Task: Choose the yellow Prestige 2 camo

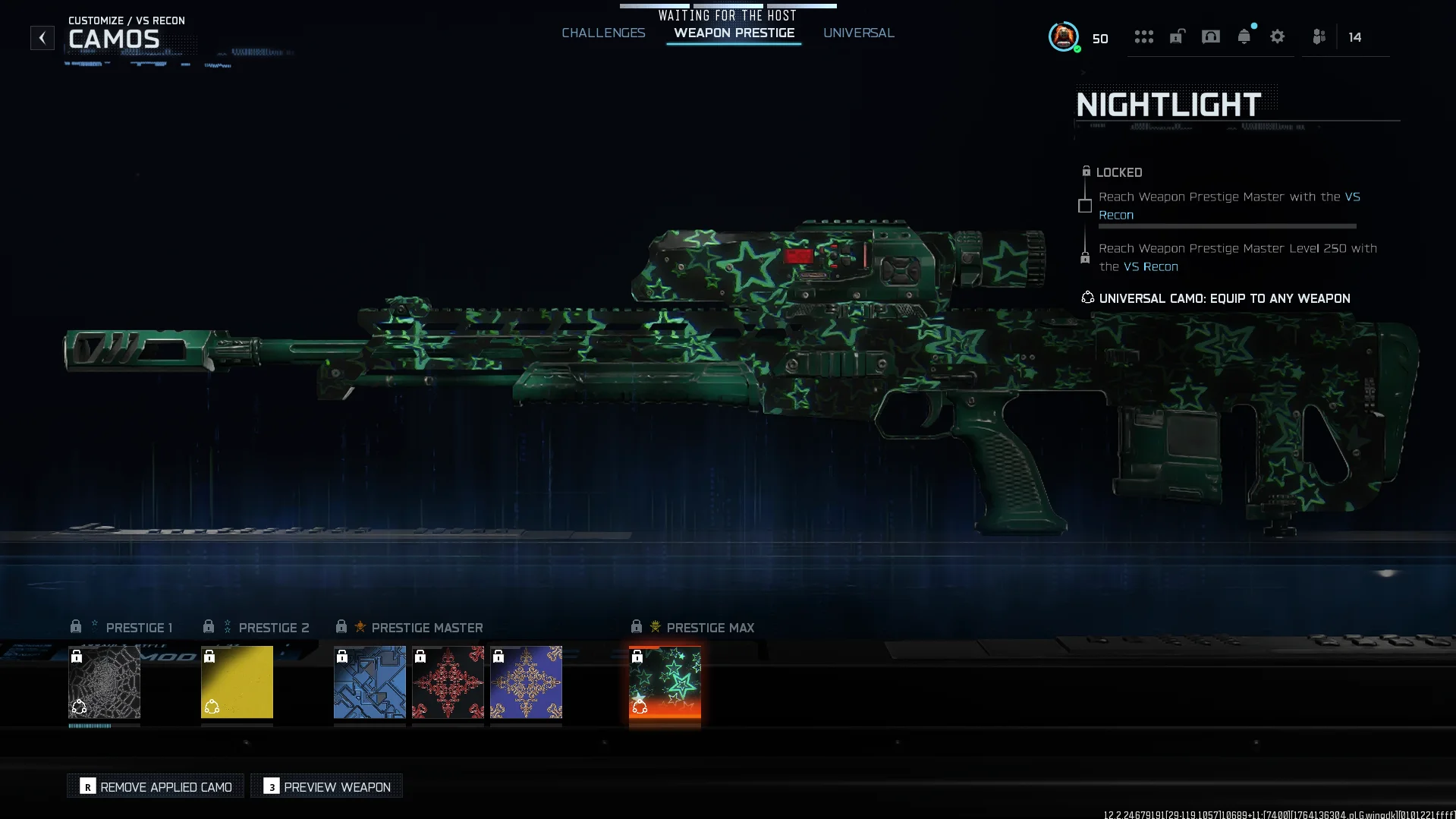Action: pos(237,682)
